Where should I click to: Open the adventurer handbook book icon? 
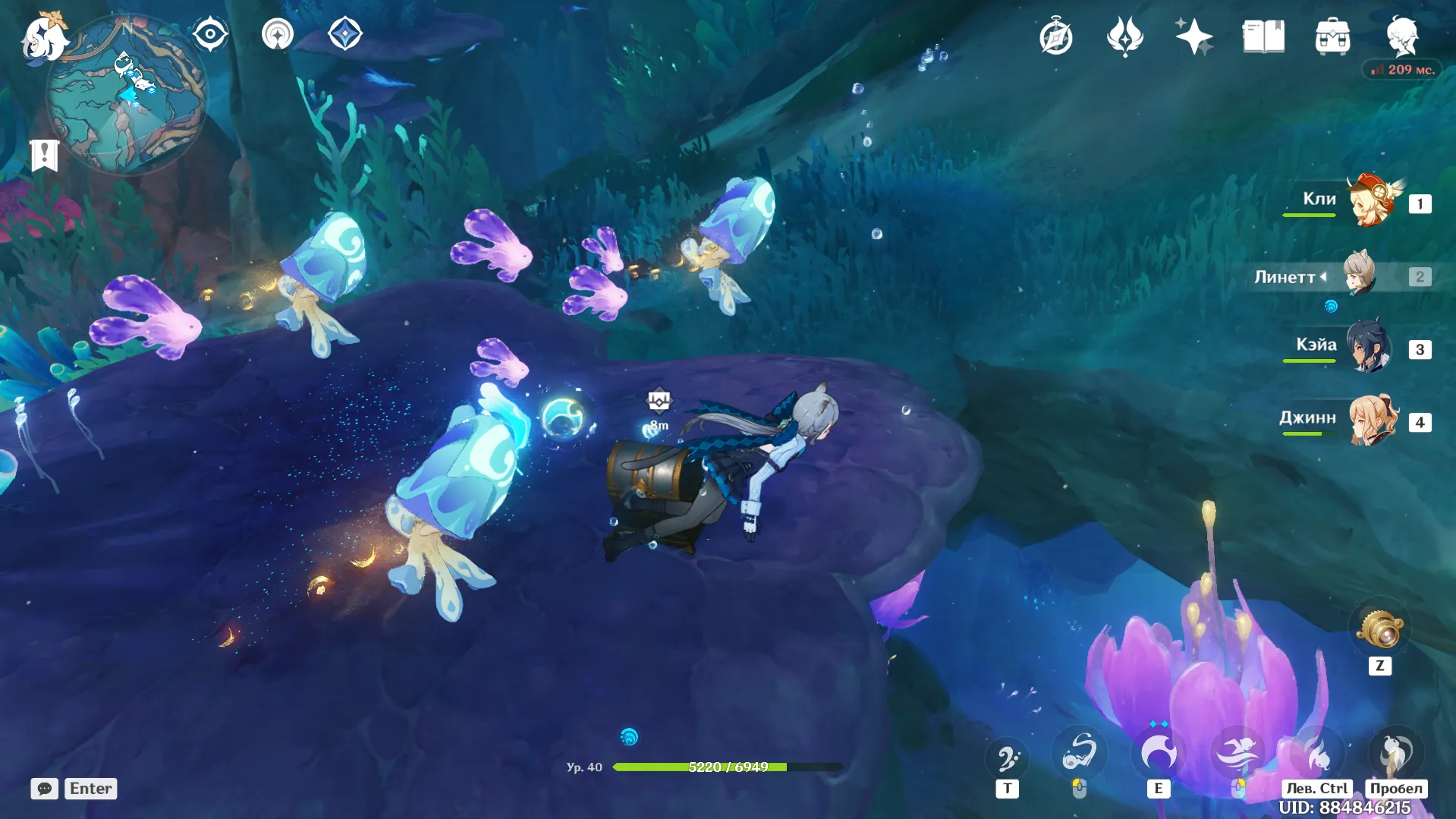1263,36
